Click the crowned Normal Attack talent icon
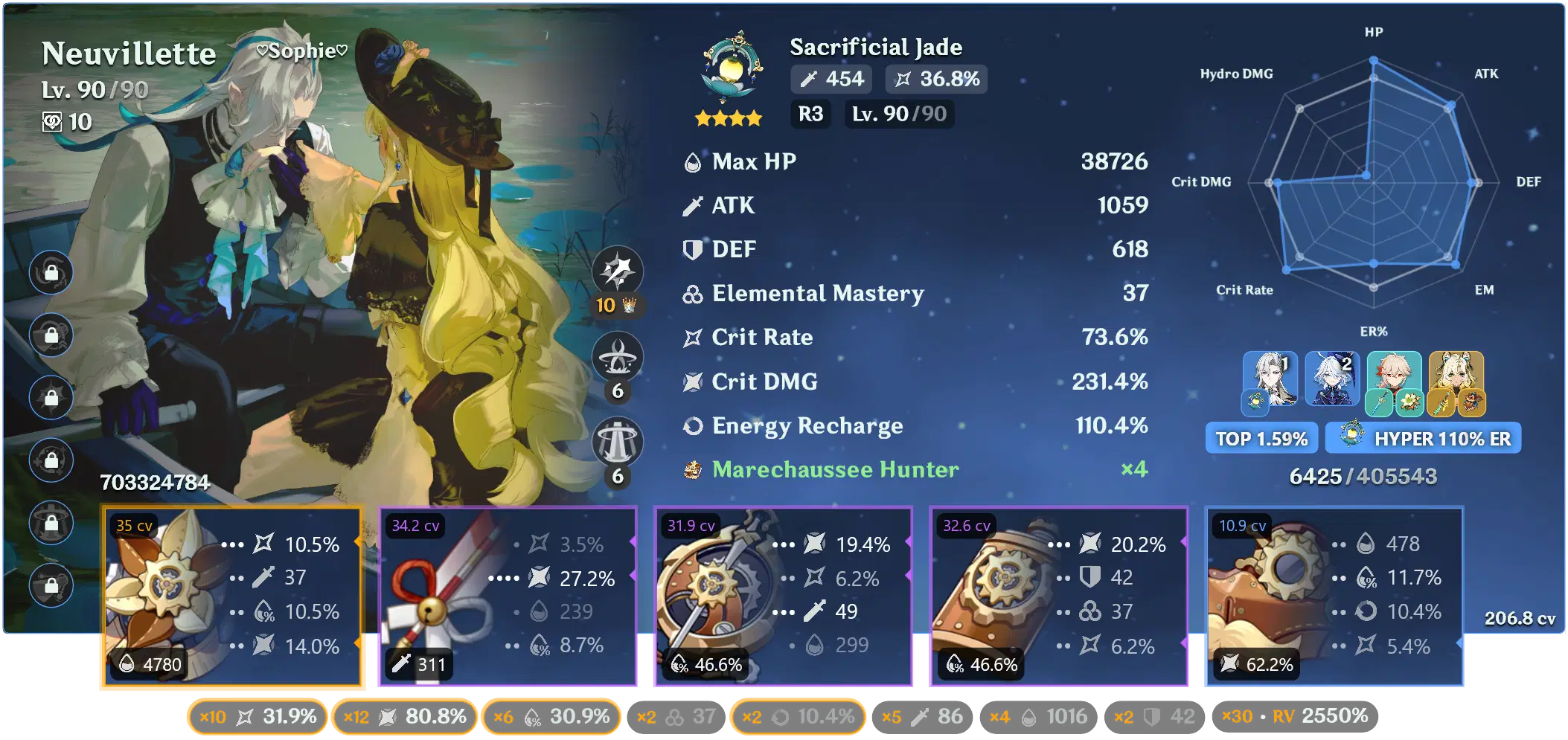The width and height of the screenshot is (1568, 740). pyautogui.click(x=619, y=272)
